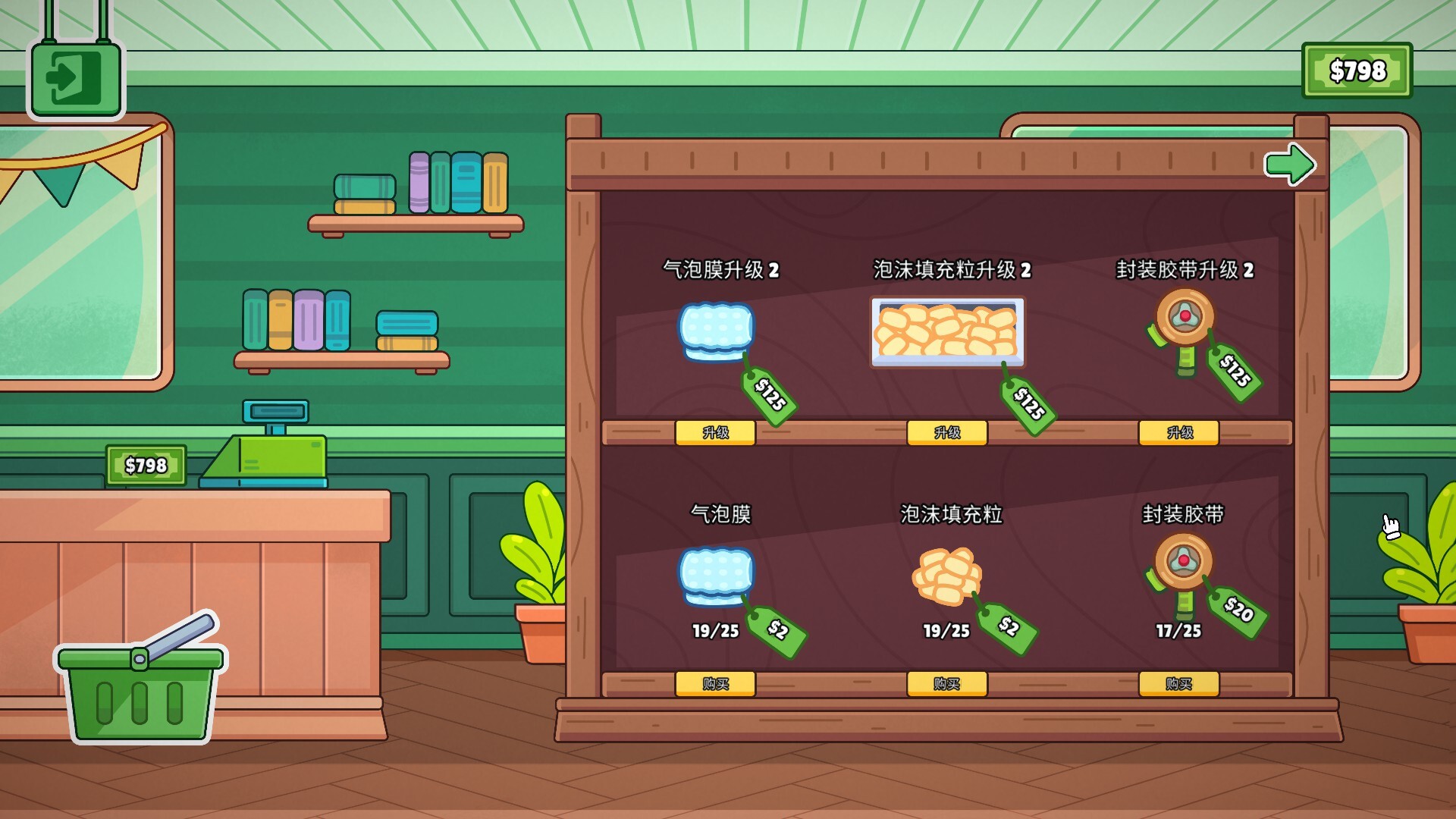This screenshot has width=1456, height=819.
Task: Click 购买 to buy packing tape
Action: (1178, 683)
